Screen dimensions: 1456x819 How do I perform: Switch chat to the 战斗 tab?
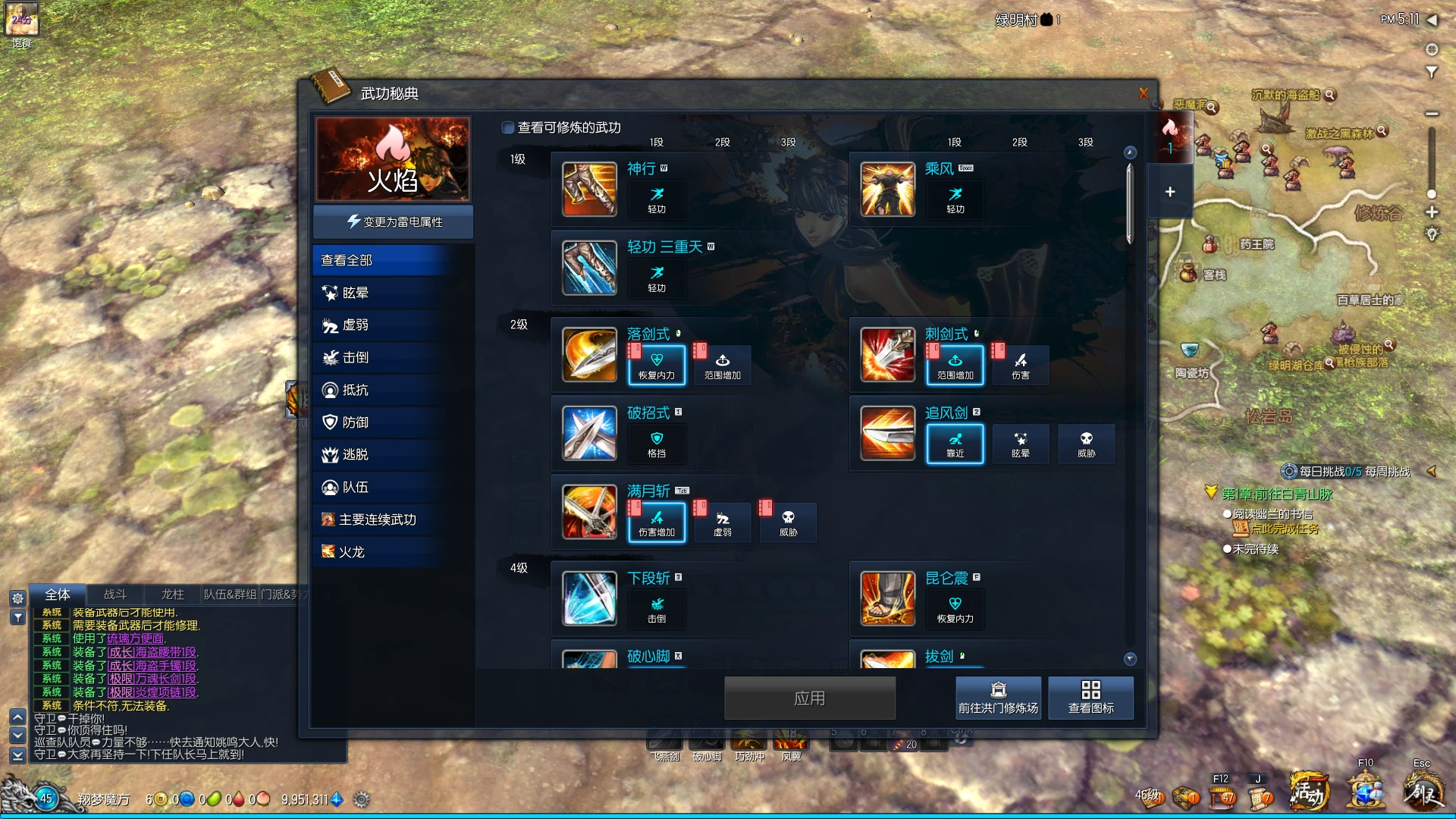click(x=115, y=595)
